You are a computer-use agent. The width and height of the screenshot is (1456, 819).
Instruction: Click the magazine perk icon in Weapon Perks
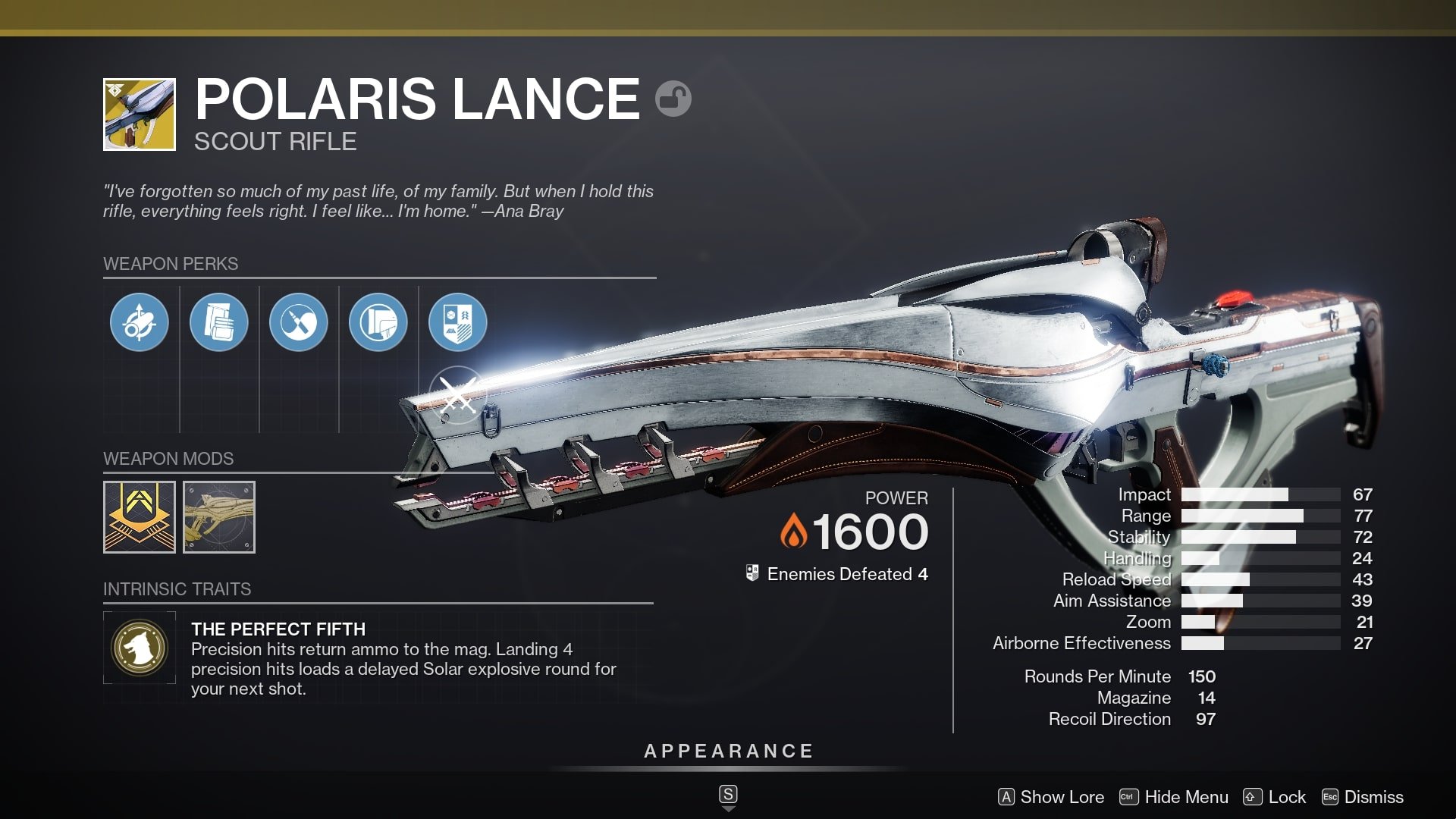click(219, 322)
